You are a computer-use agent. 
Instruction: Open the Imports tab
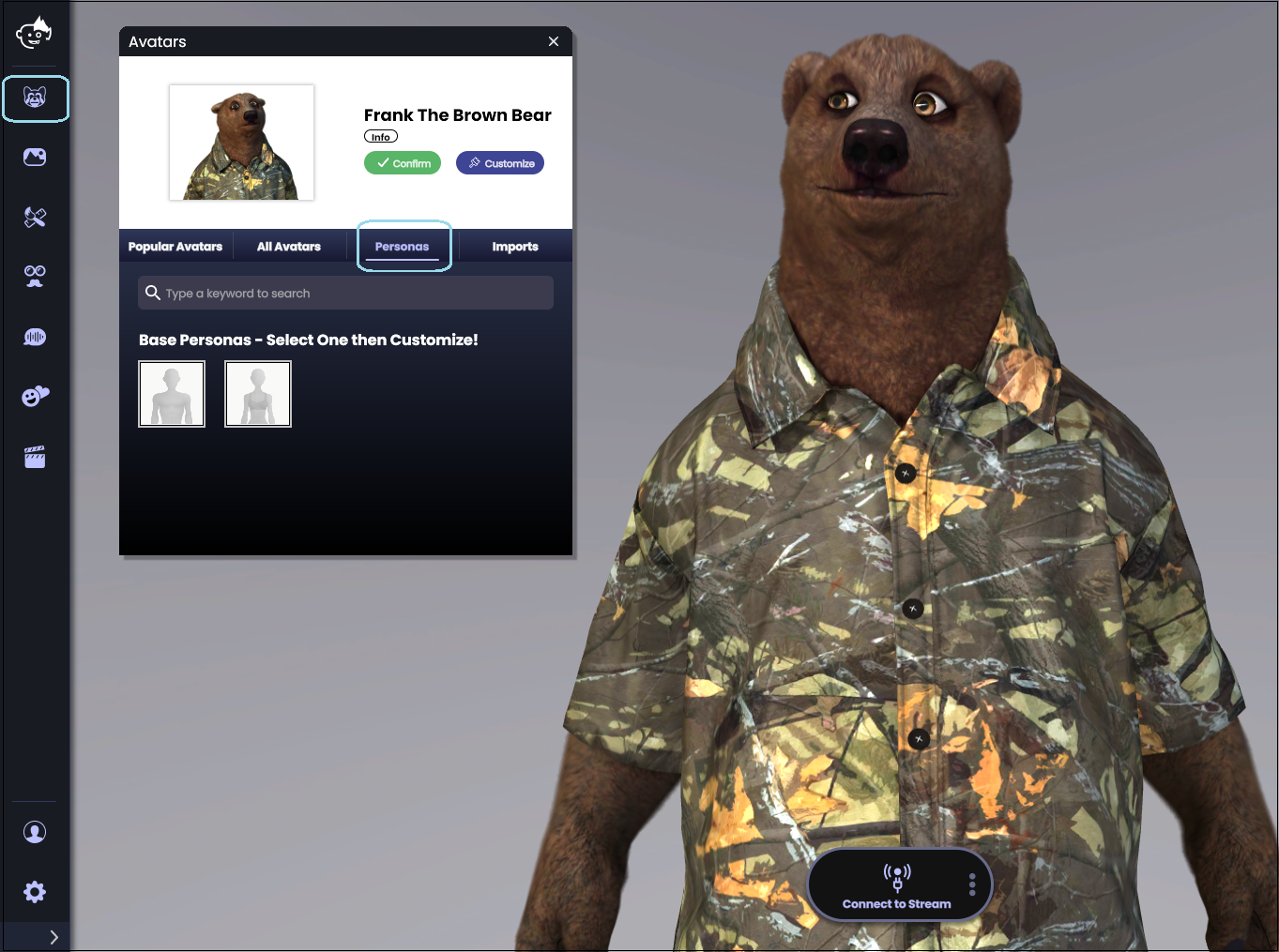click(x=515, y=246)
